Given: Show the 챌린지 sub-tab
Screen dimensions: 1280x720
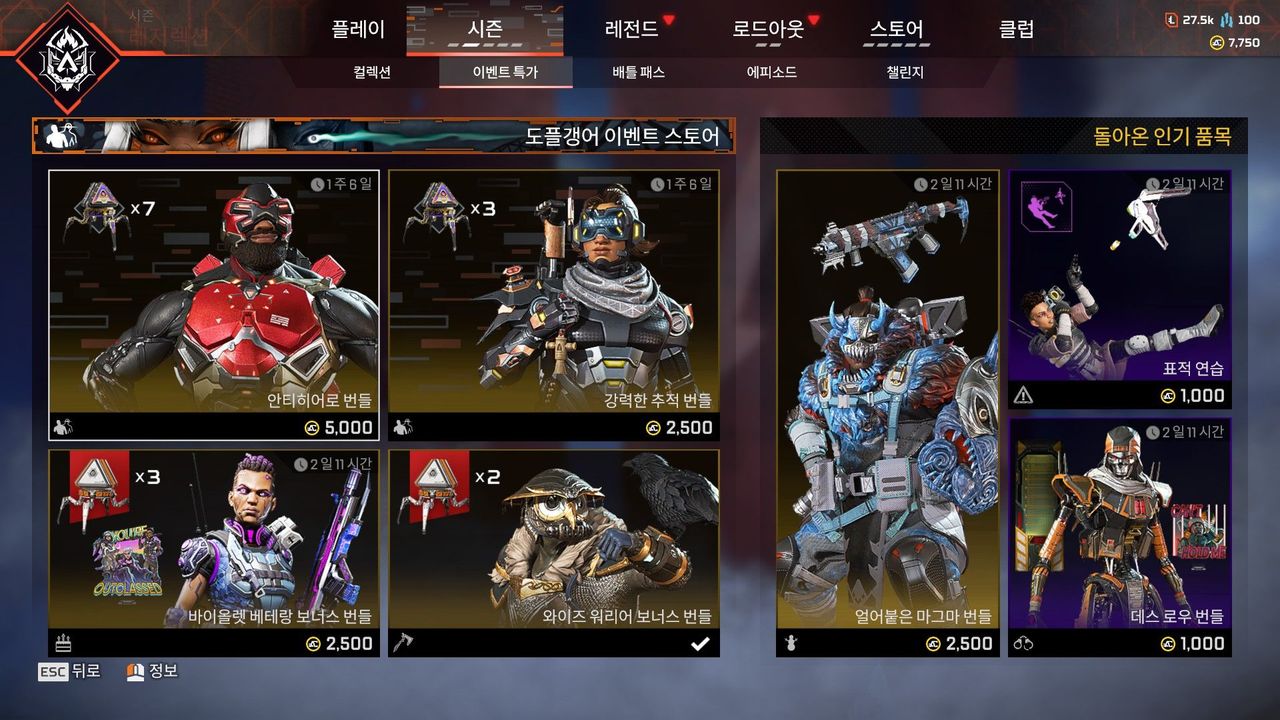Looking at the screenshot, I should (905, 72).
